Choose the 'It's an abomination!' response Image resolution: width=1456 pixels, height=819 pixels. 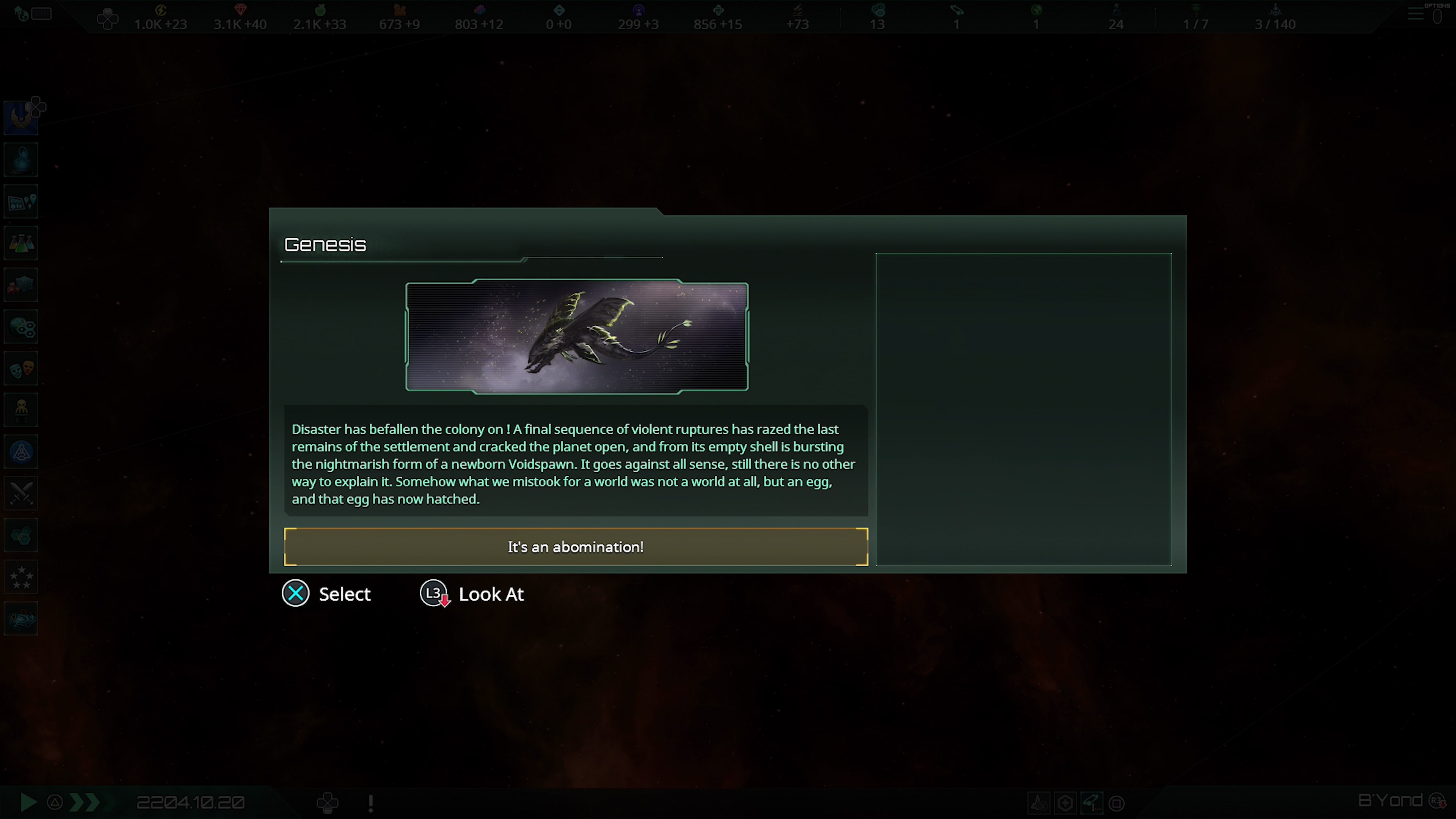click(x=576, y=546)
